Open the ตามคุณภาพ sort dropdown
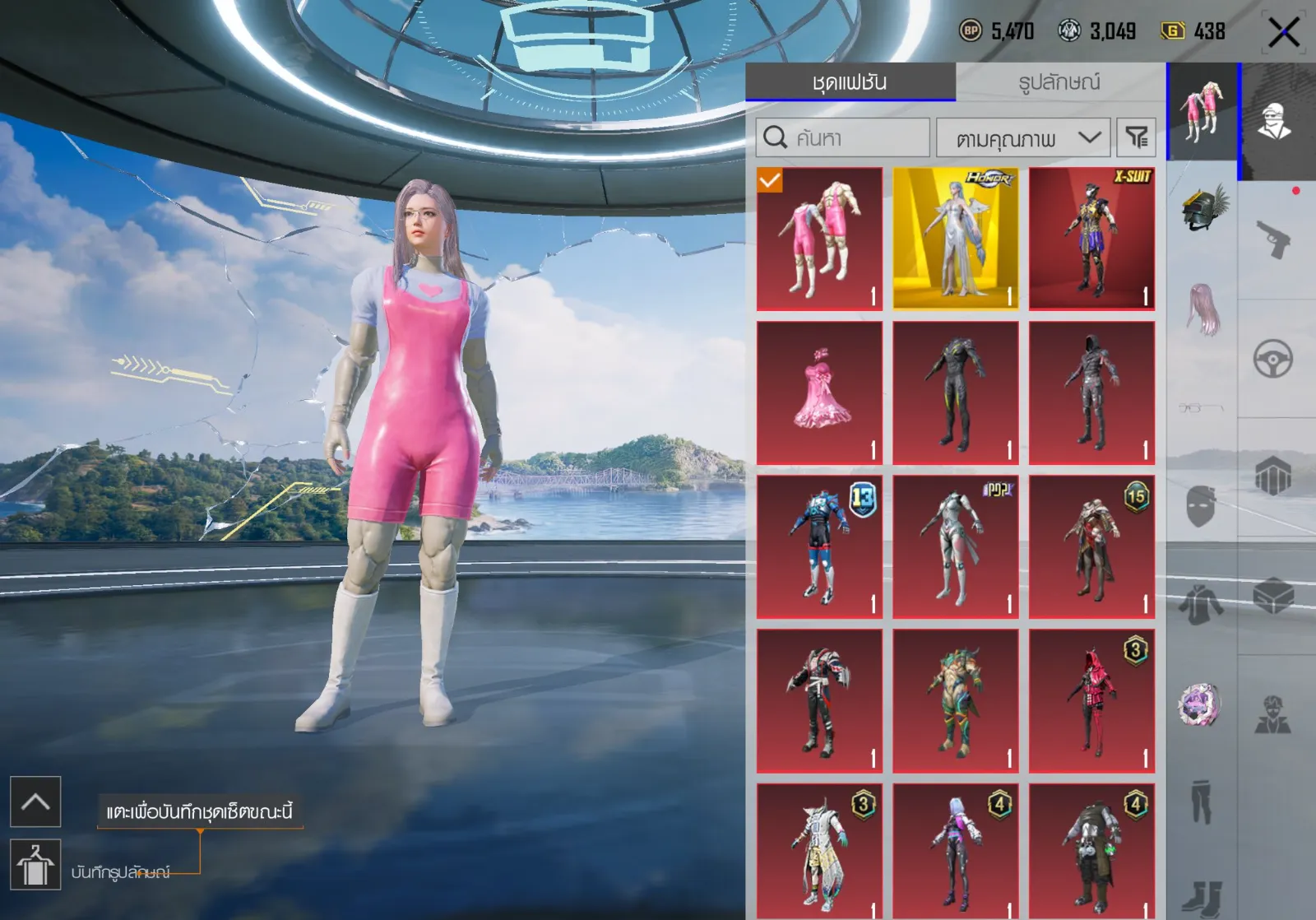Image resolution: width=1316 pixels, height=920 pixels. pyautogui.click(x=1023, y=138)
